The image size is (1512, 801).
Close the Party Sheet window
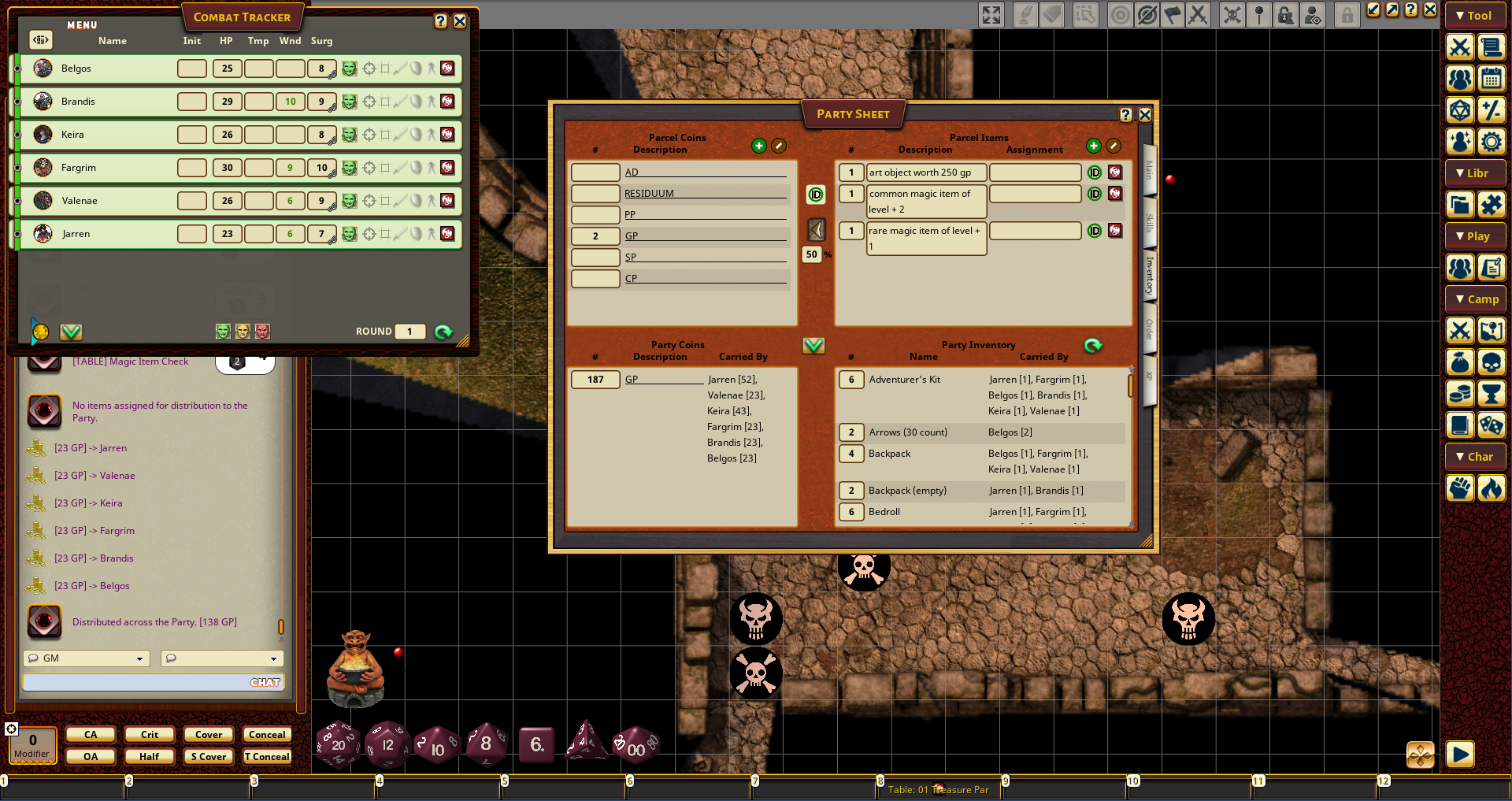(x=1145, y=115)
